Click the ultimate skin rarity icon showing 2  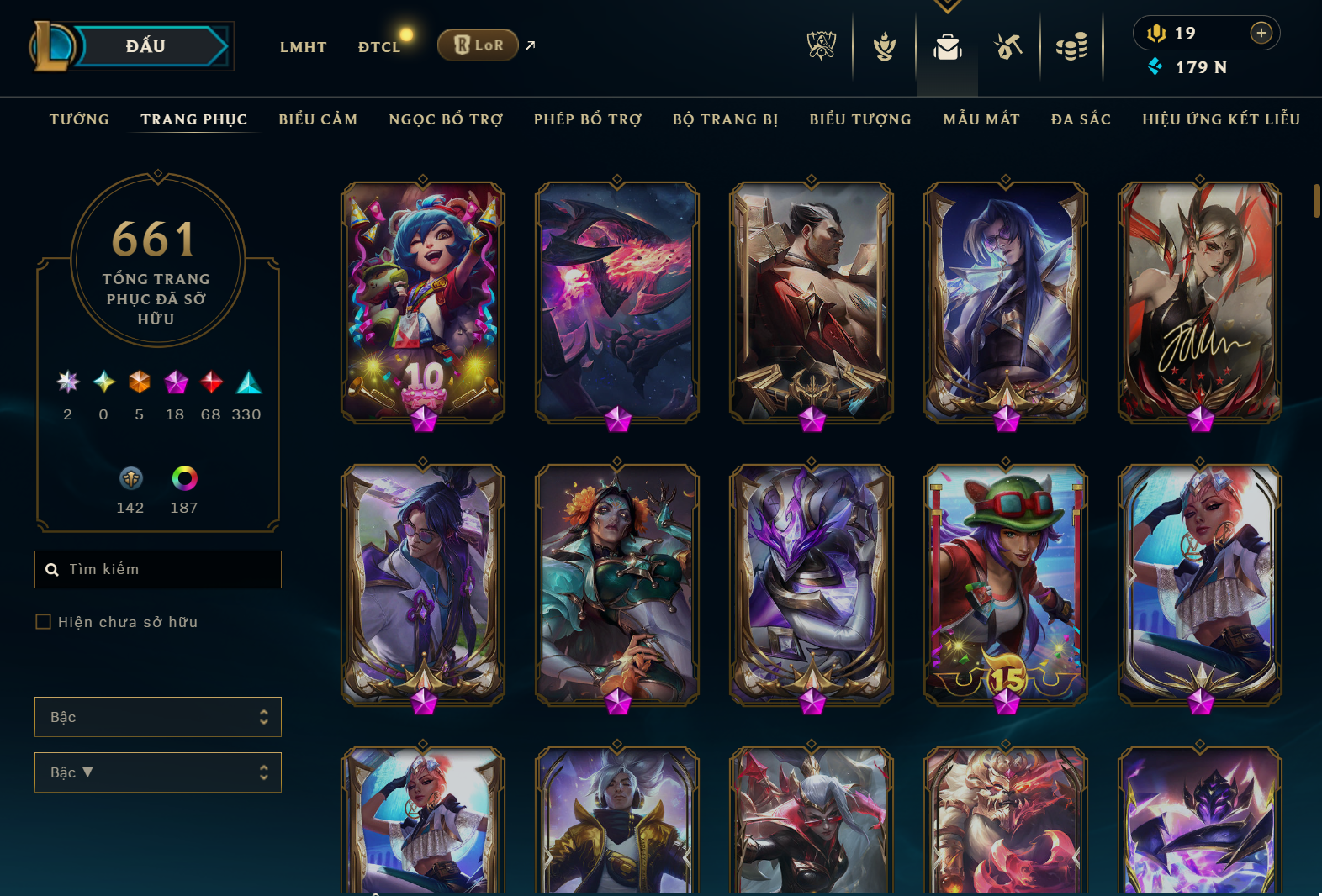tap(67, 382)
